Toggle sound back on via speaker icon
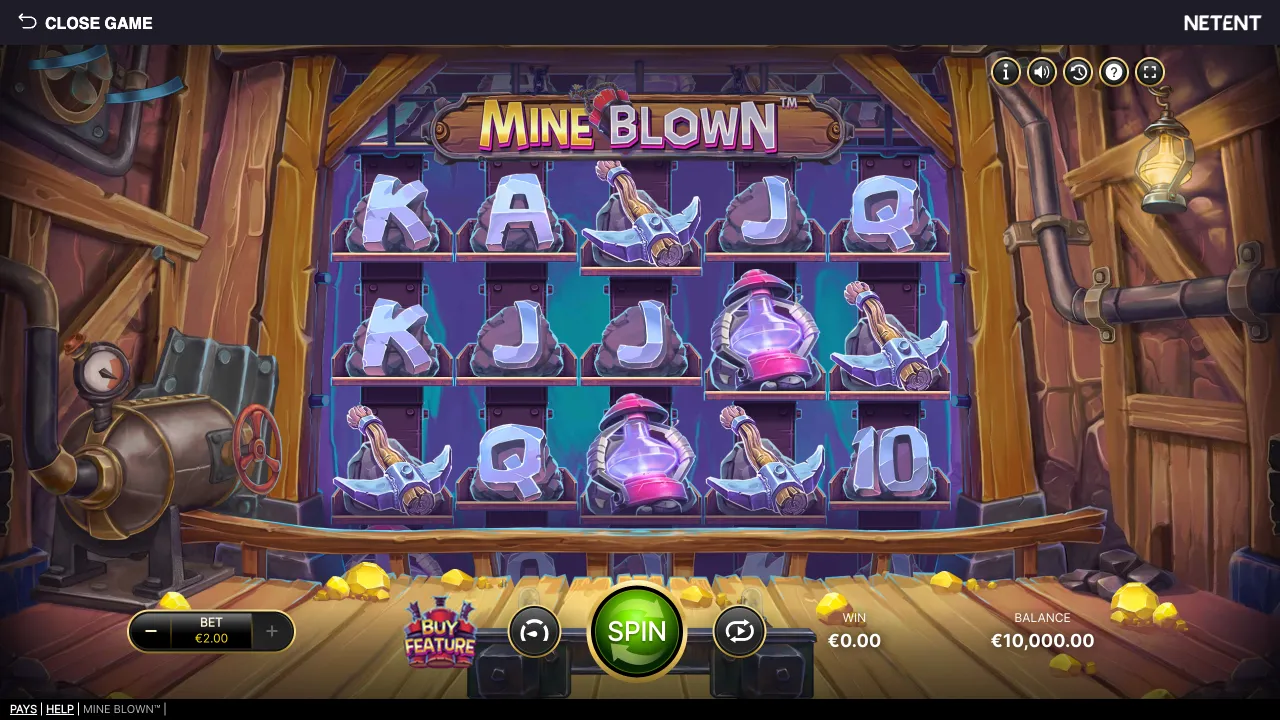Viewport: 1280px width, 720px height. [x=1041, y=71]
